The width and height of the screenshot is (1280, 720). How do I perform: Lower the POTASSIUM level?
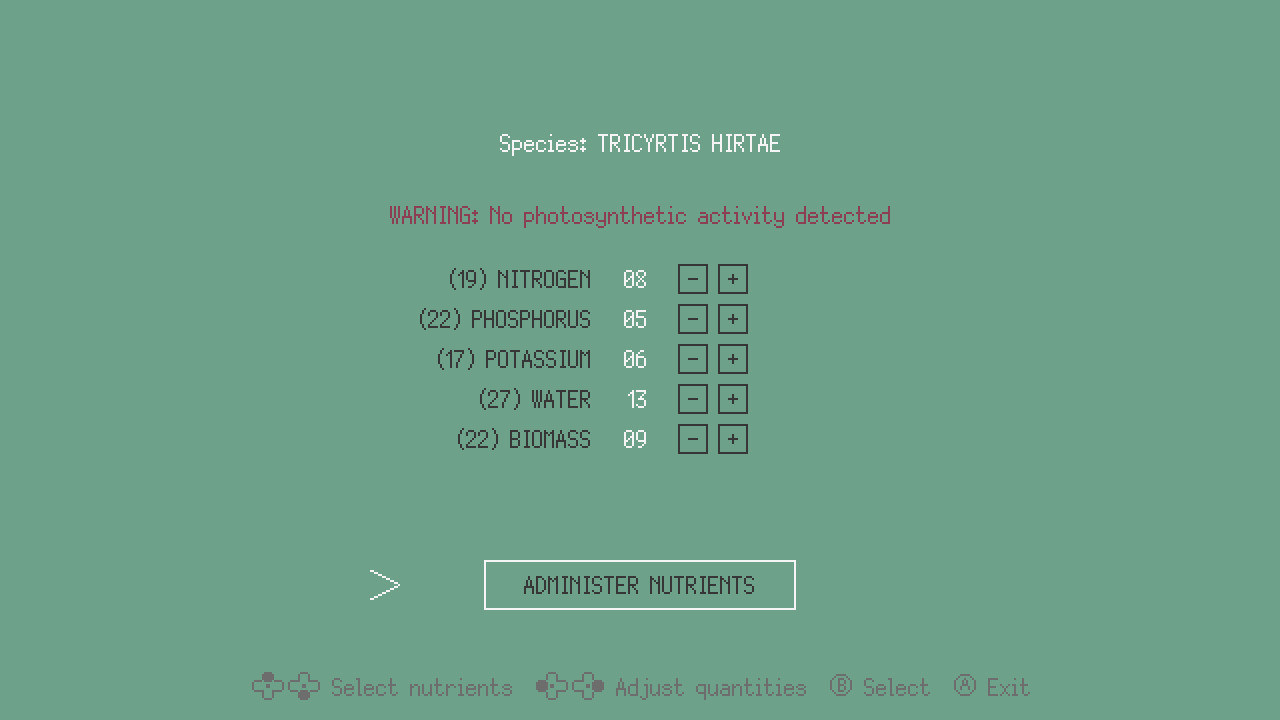pyautogui.click(x=693, y=359)
